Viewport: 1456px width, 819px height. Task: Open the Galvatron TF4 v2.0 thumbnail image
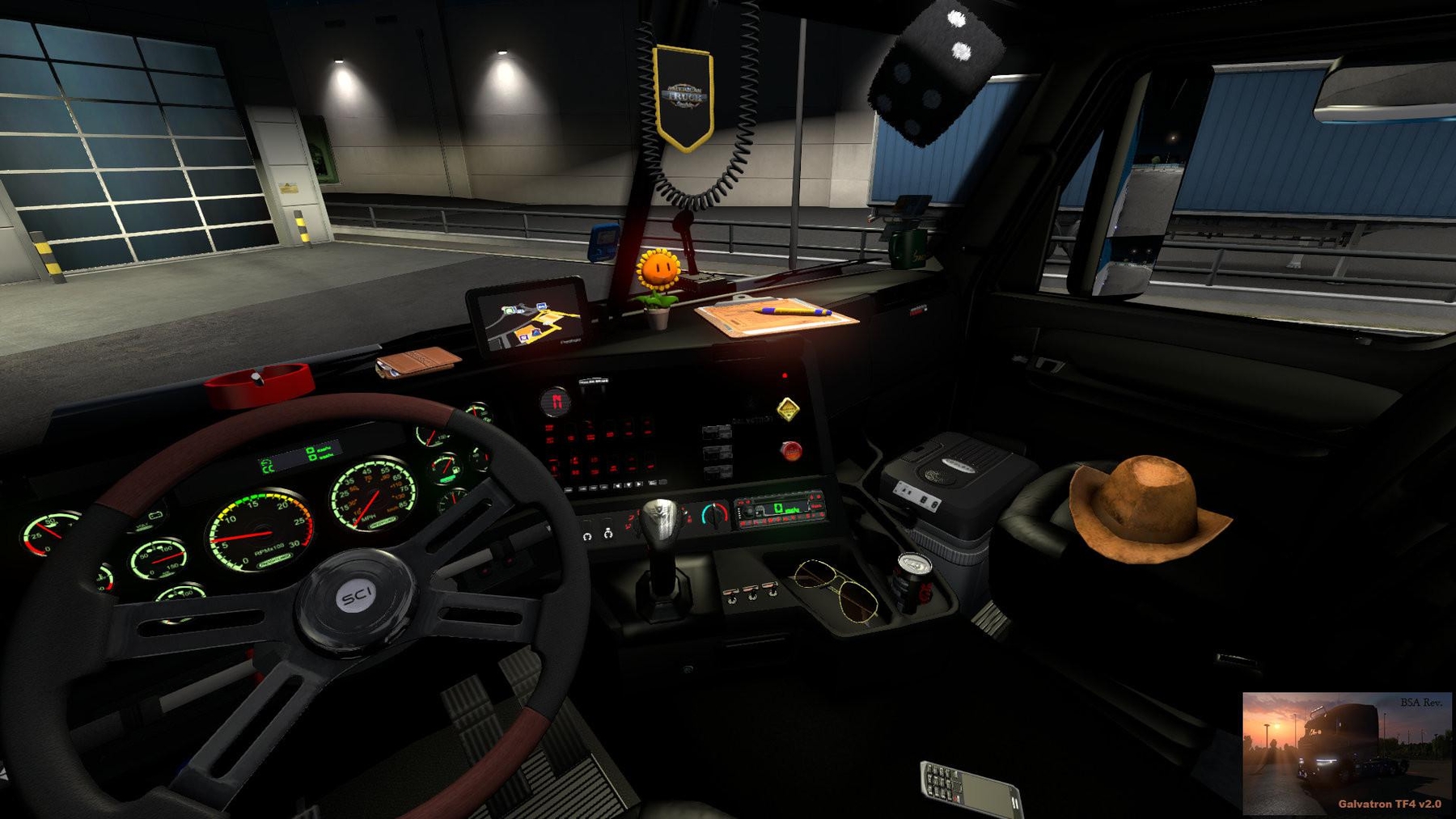(1346, 753)
